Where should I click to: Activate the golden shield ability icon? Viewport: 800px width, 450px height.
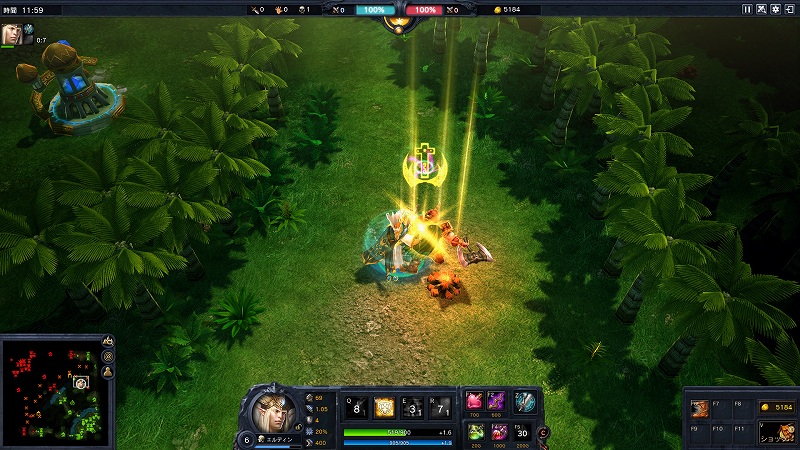tap(384, 406)
